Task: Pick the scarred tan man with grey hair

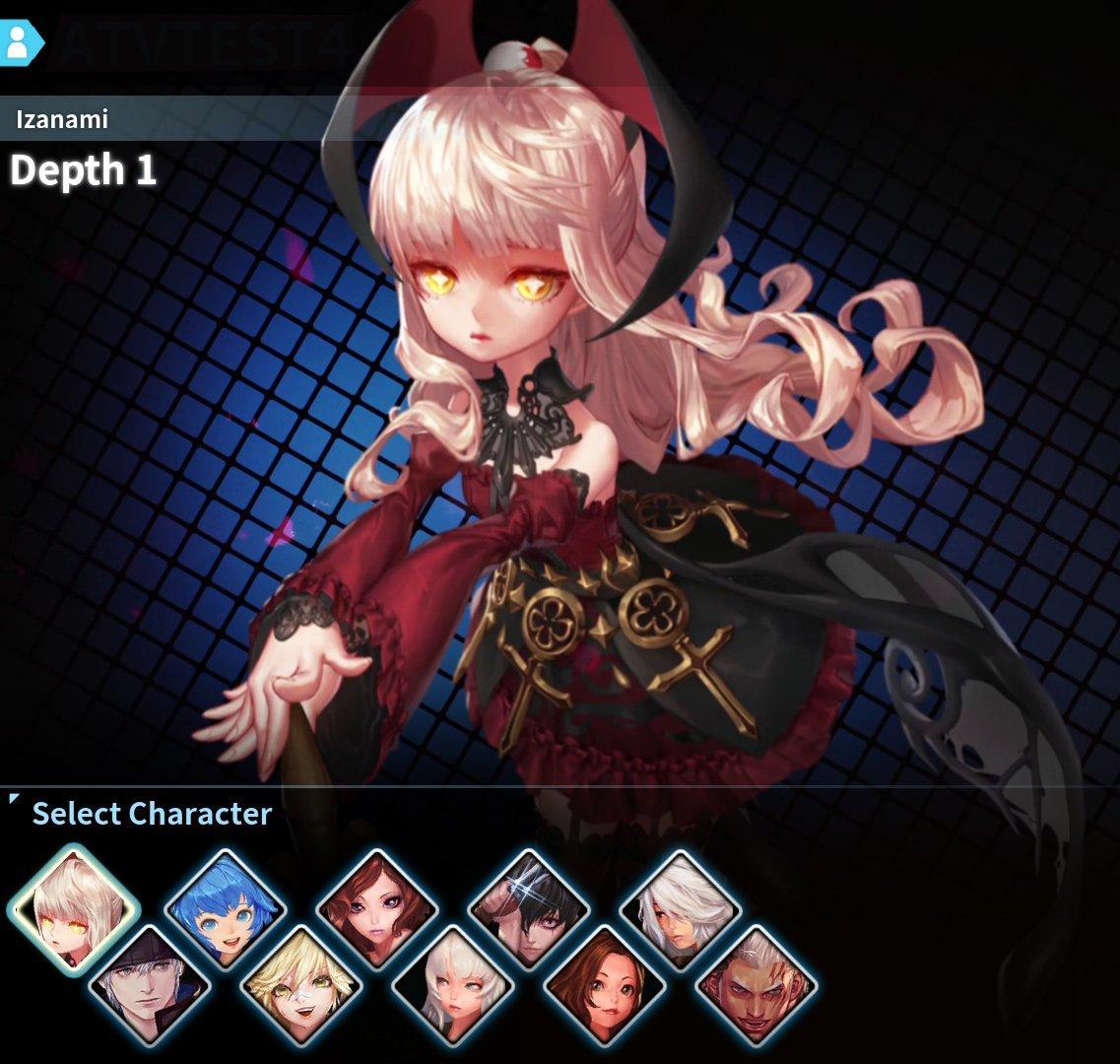Action: 757,985
